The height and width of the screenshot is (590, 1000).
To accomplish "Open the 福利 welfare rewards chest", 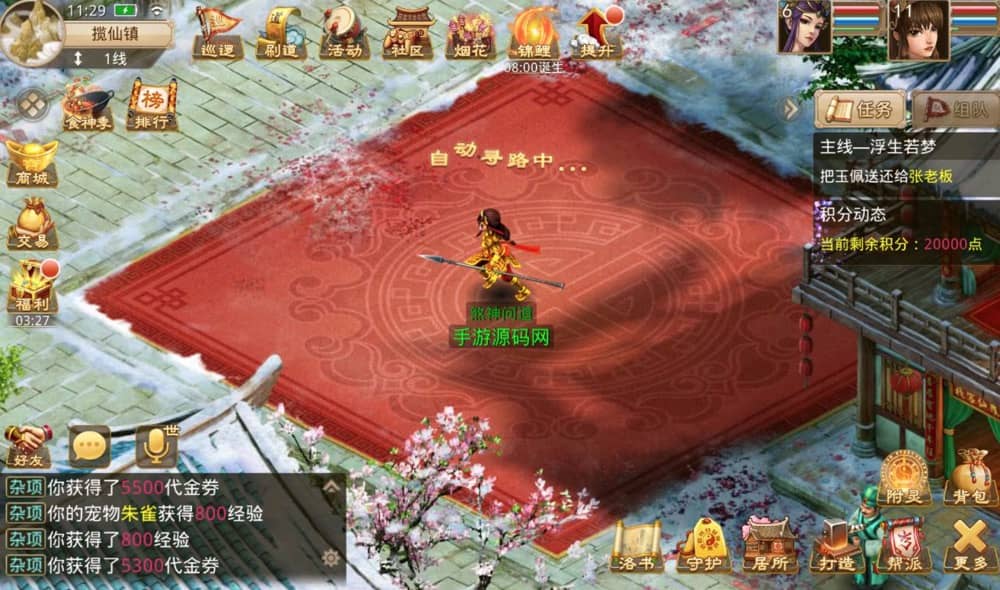I will tap(33, 286).
